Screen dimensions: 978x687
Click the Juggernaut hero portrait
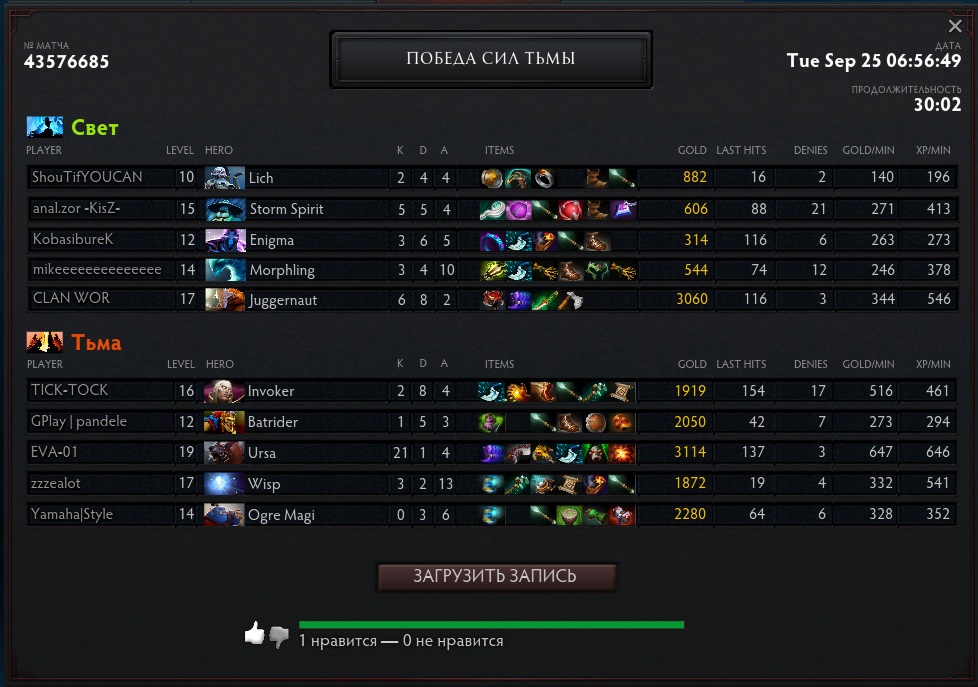click(224, 299)
